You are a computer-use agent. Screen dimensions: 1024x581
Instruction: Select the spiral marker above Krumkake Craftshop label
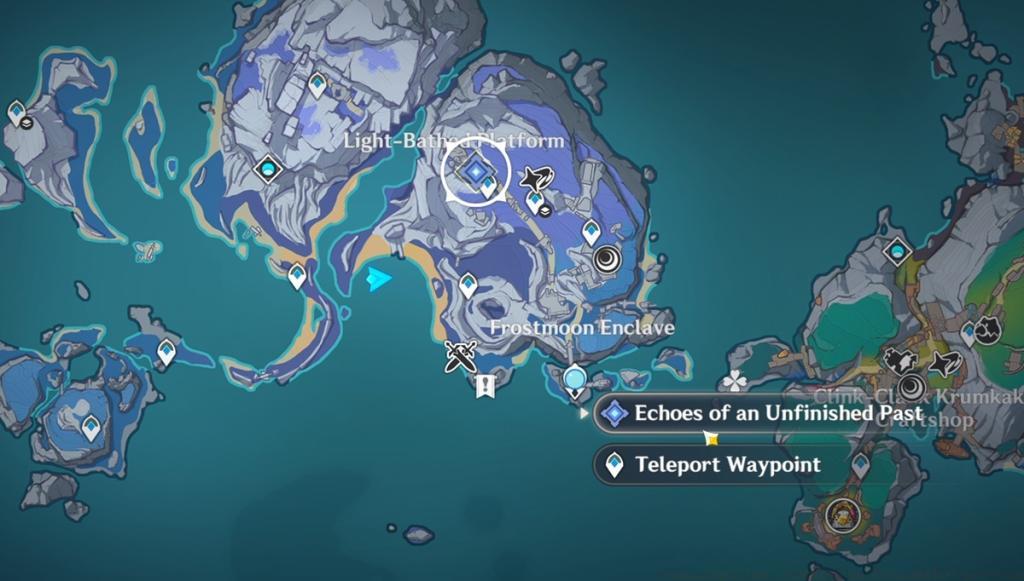[910, 387]
